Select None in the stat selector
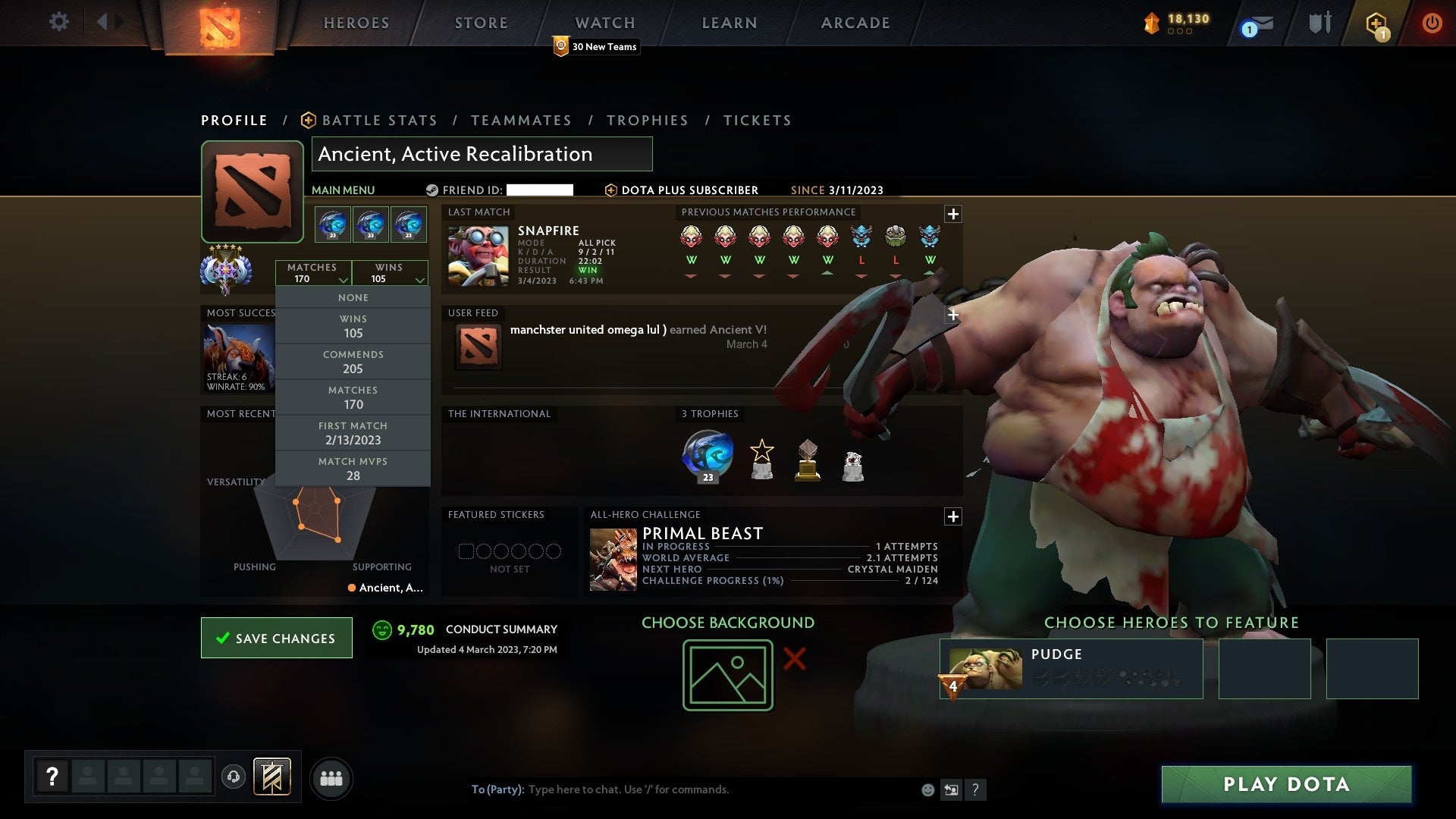 point(353,297)
